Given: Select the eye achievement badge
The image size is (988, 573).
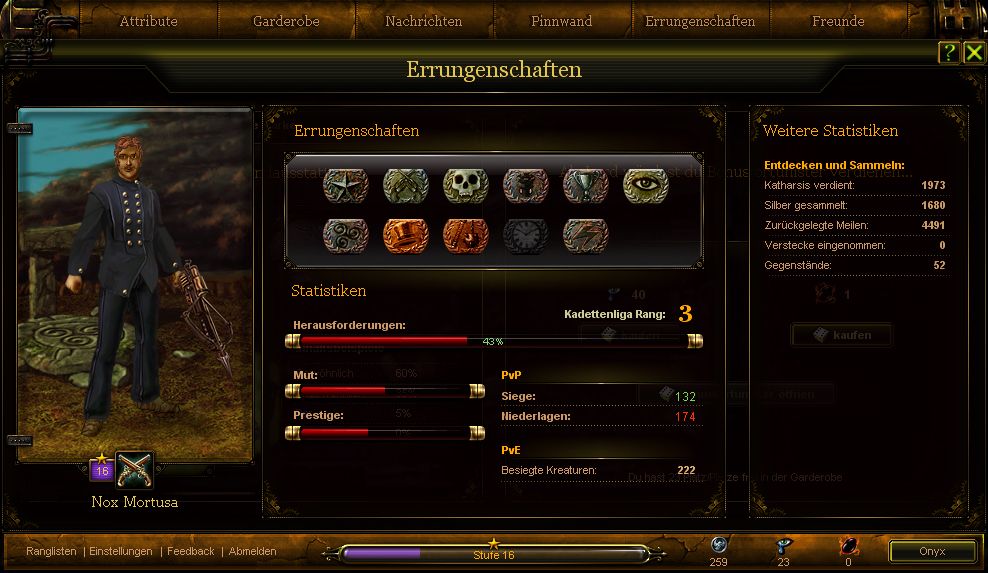Looking at the screenshot, I should 645,185.
